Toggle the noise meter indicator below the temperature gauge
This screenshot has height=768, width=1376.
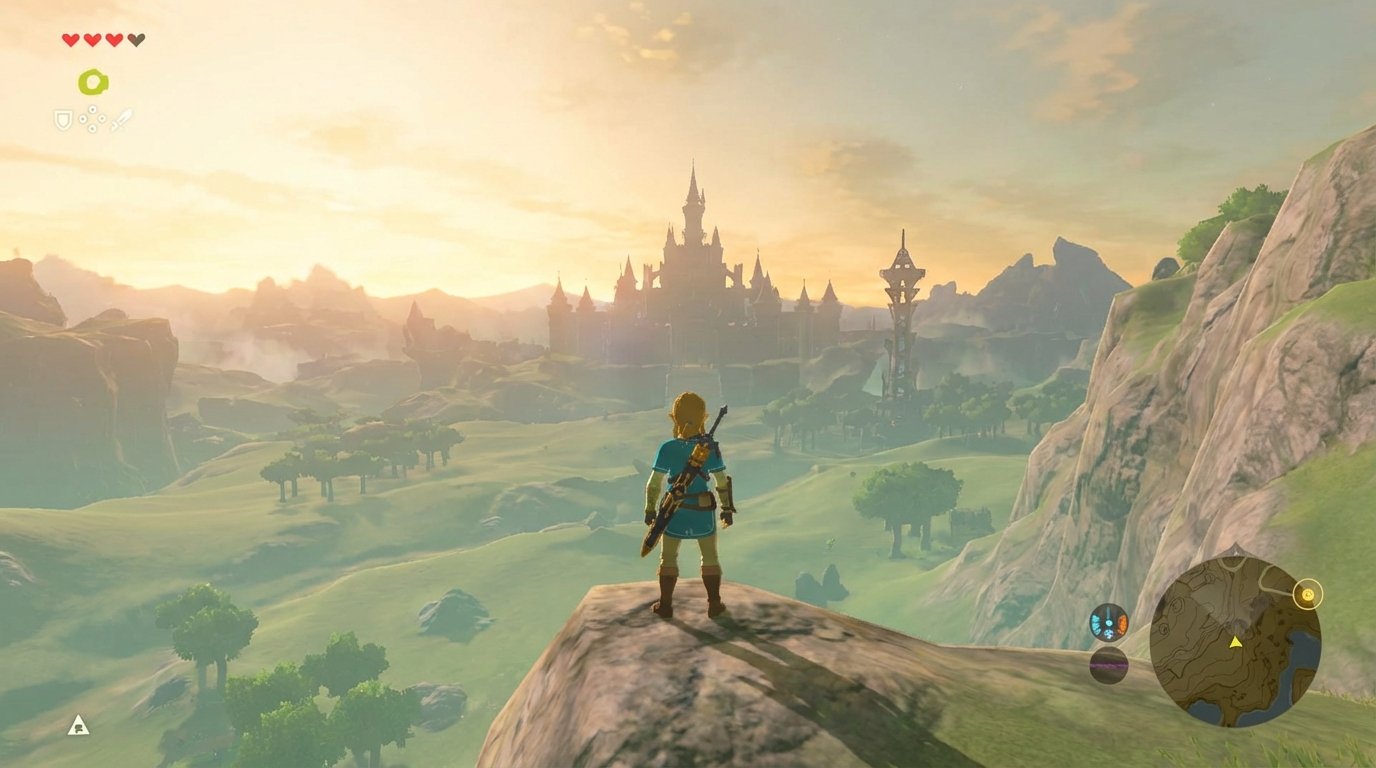coord(1110,664)
